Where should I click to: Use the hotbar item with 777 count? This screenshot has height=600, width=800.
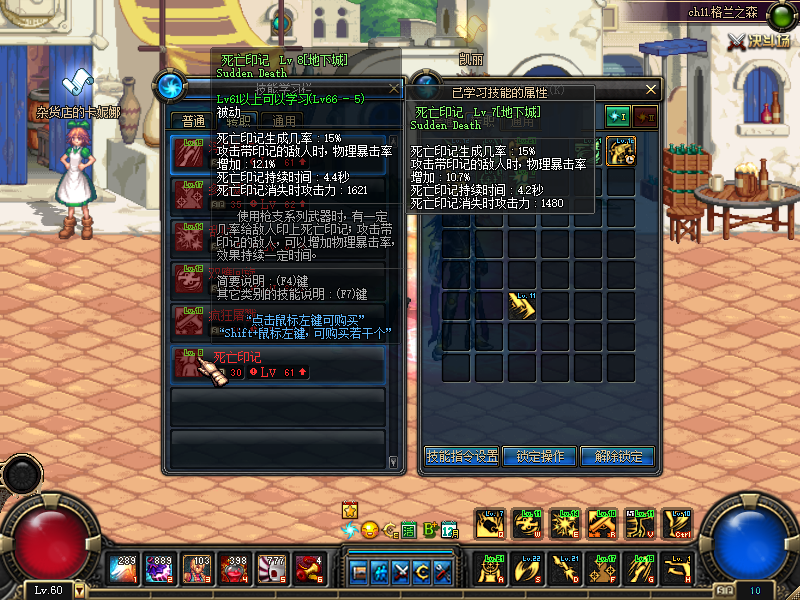274,567
